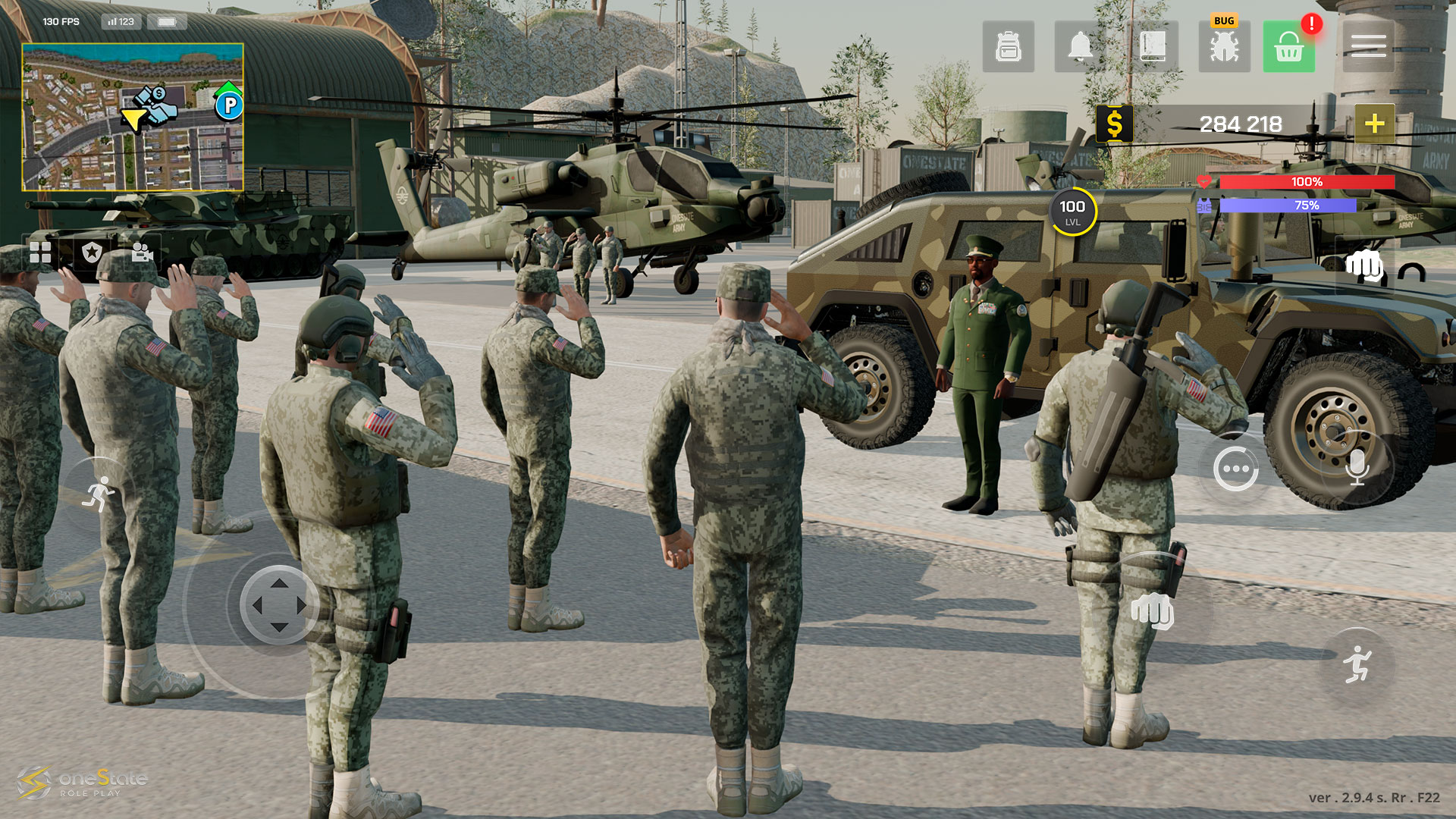Report a problem with the BUG button
Viewport: 1456px width, 819px height.
[x=1224, y=45]
